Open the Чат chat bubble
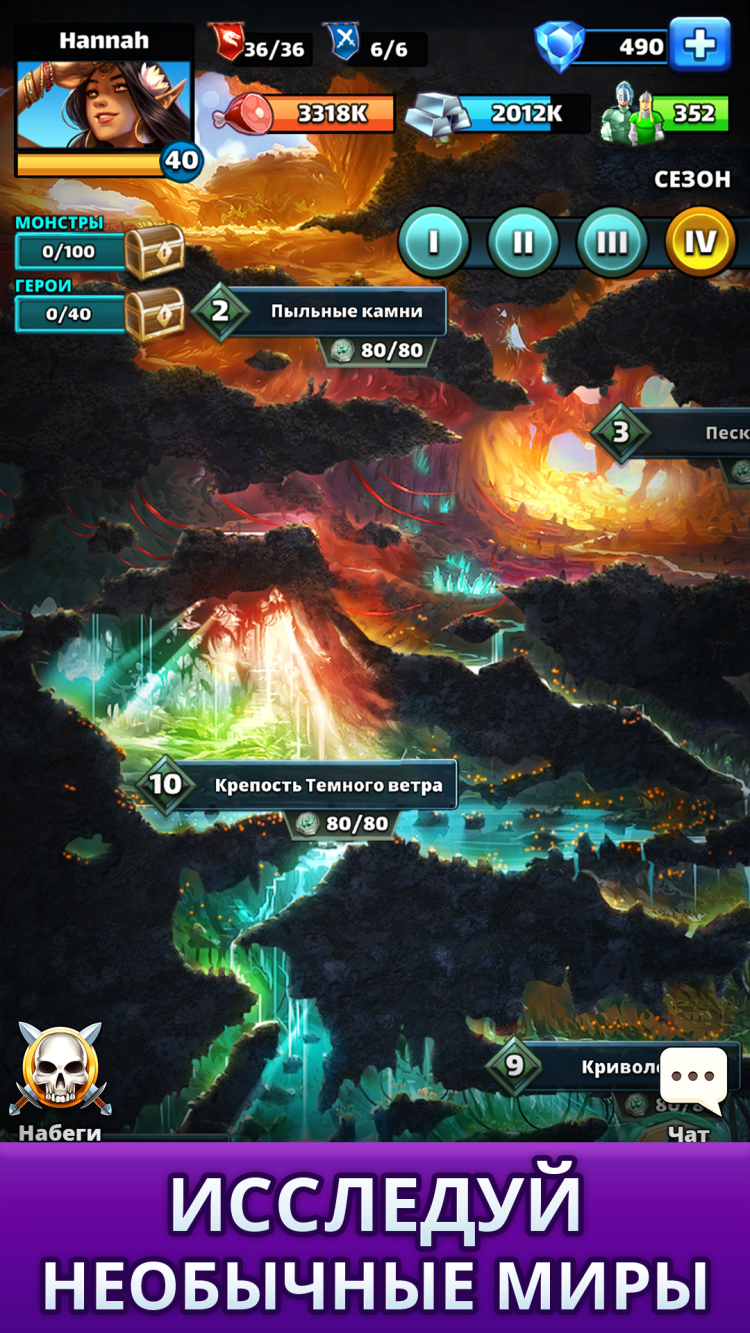The width and height of the screenshot is (750, 1333). click(692, 1085)
